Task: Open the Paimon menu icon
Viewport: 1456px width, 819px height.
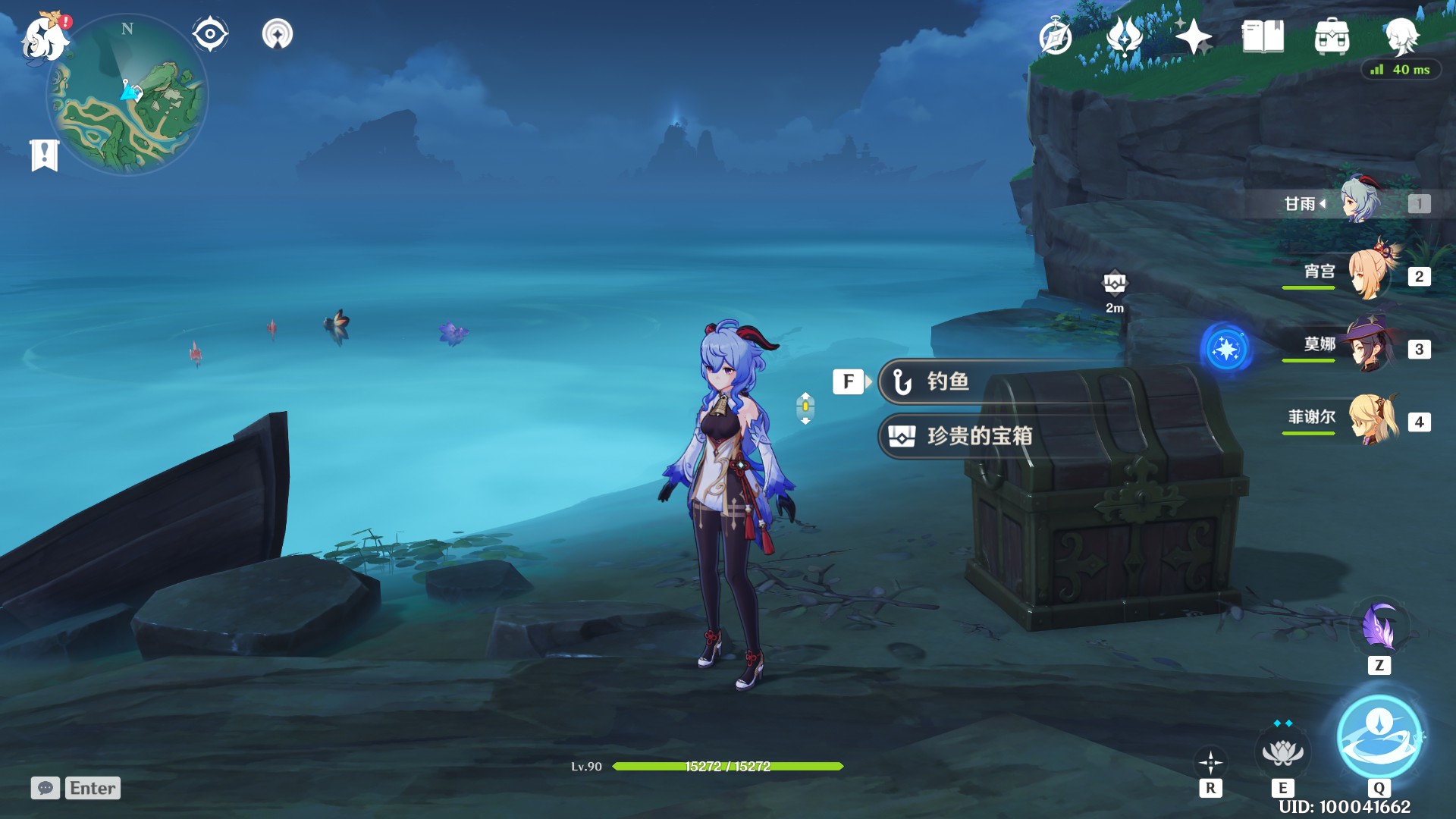Action: (x=45, y=38)
